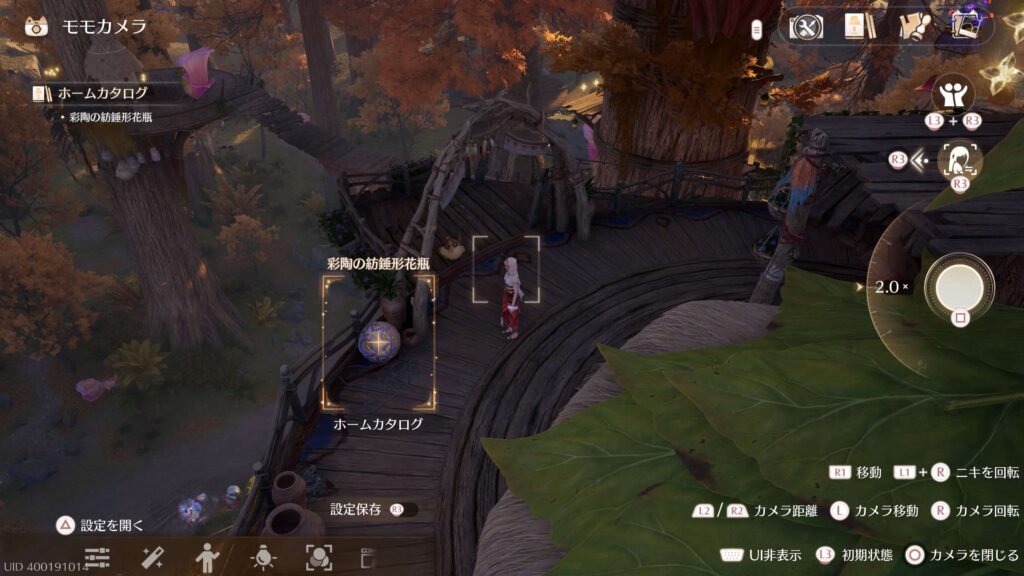
Task: Click the モモカメラ camera cat icon
Action: tap(37, 26)
